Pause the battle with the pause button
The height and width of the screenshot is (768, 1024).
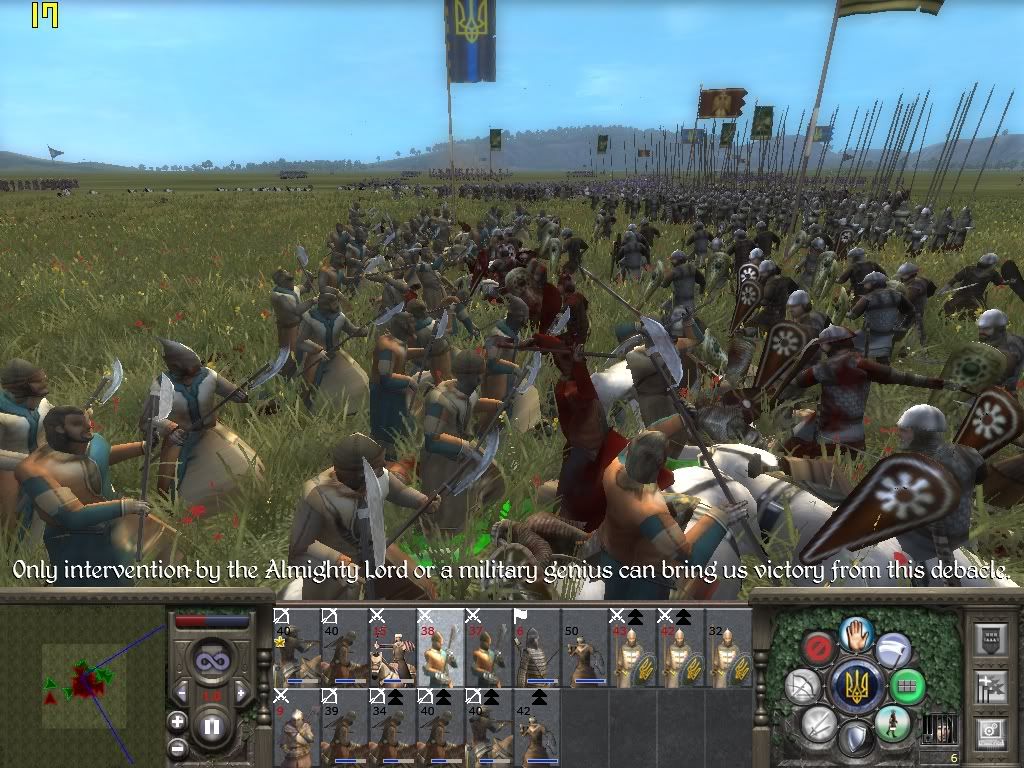(x=211, y=727)
